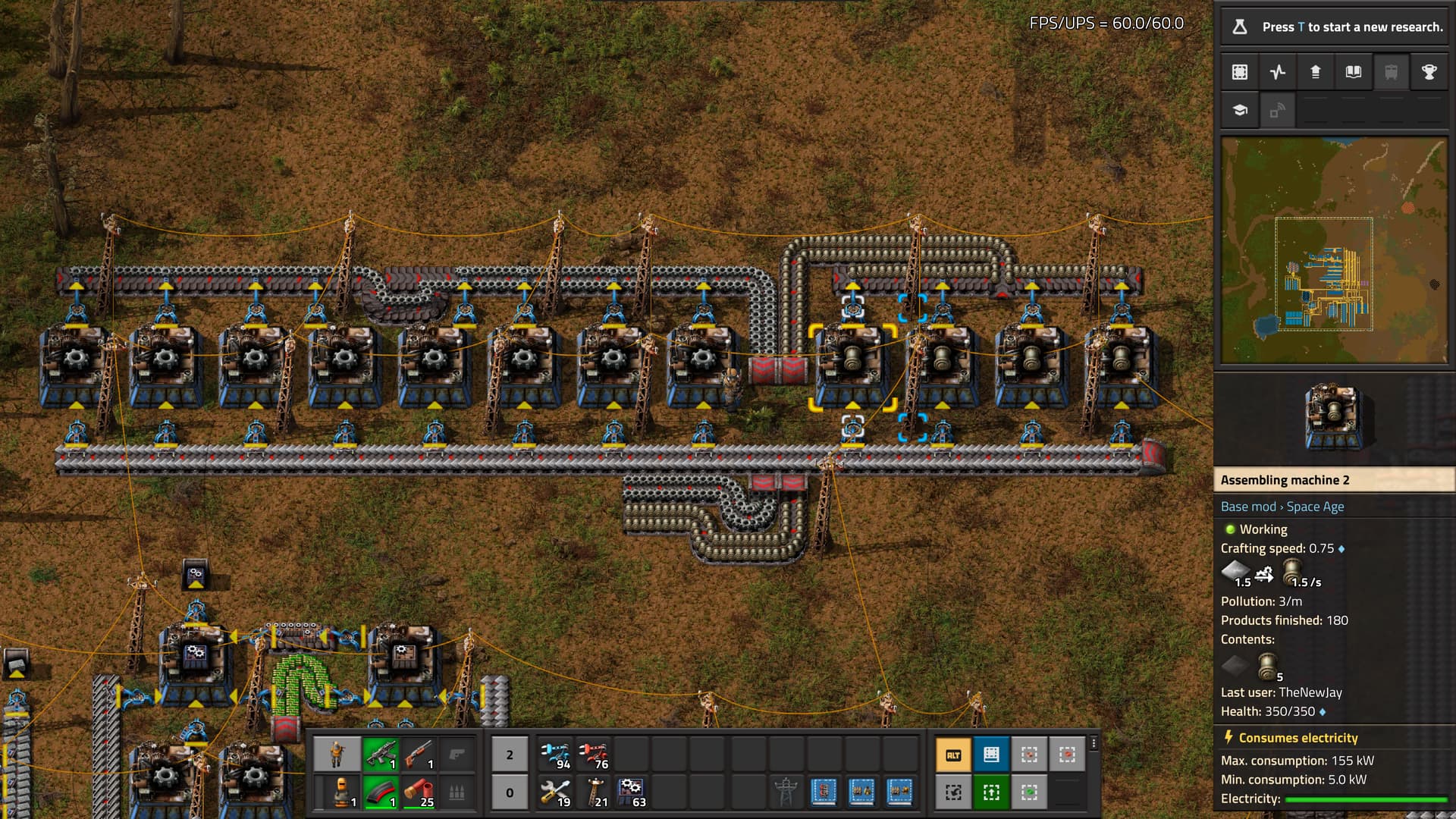Open the bonuses upward-arrow button
This screenshot has height=819, width=1456.
pos(1316,72)
